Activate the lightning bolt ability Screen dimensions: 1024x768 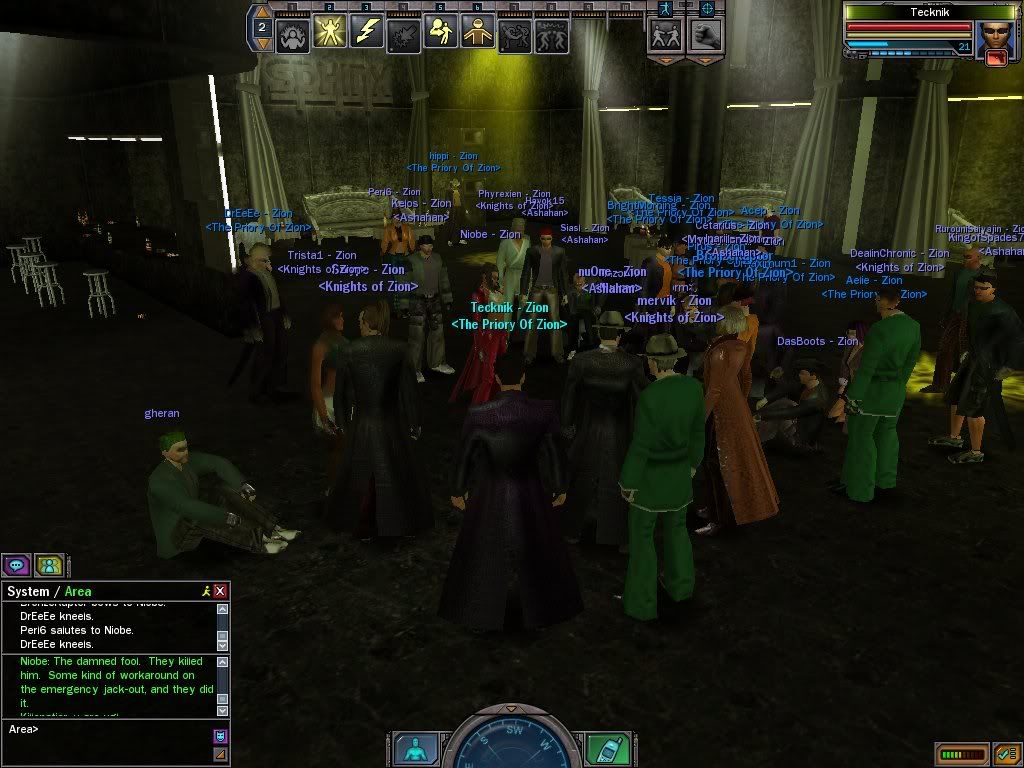click(x=367, y=33)
